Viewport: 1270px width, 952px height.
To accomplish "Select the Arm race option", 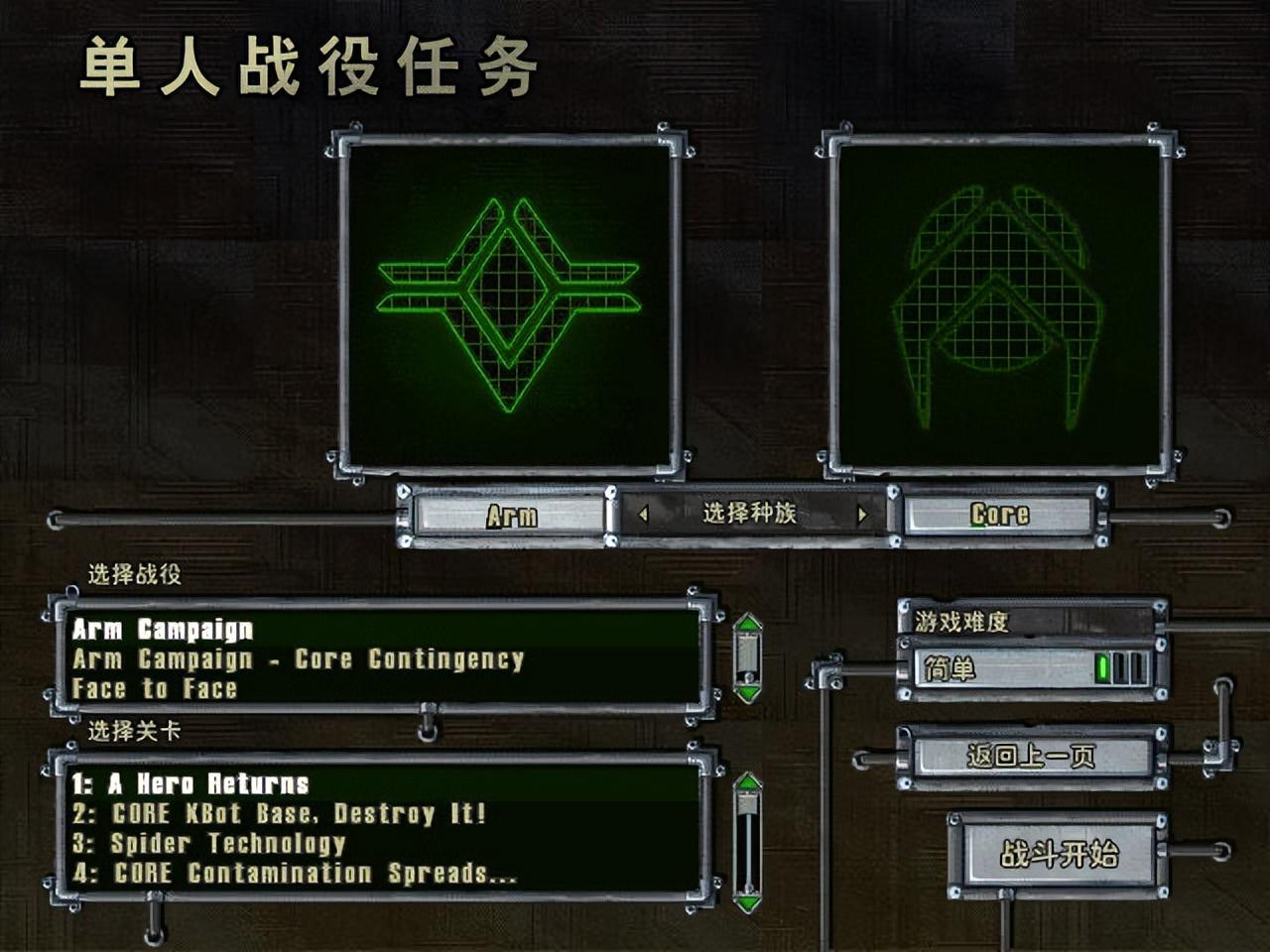I will 511,515.
